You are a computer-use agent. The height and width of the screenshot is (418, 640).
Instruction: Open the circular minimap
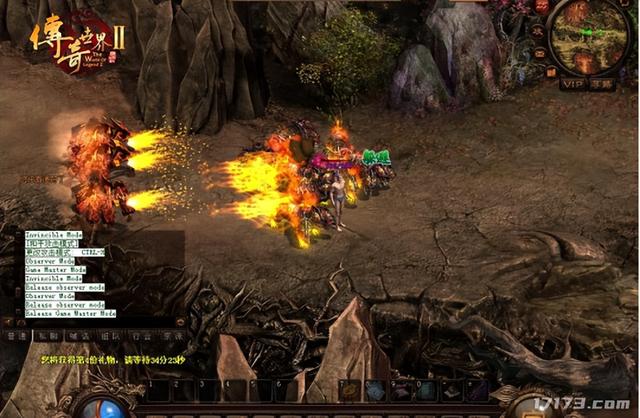tap(590, 36)
